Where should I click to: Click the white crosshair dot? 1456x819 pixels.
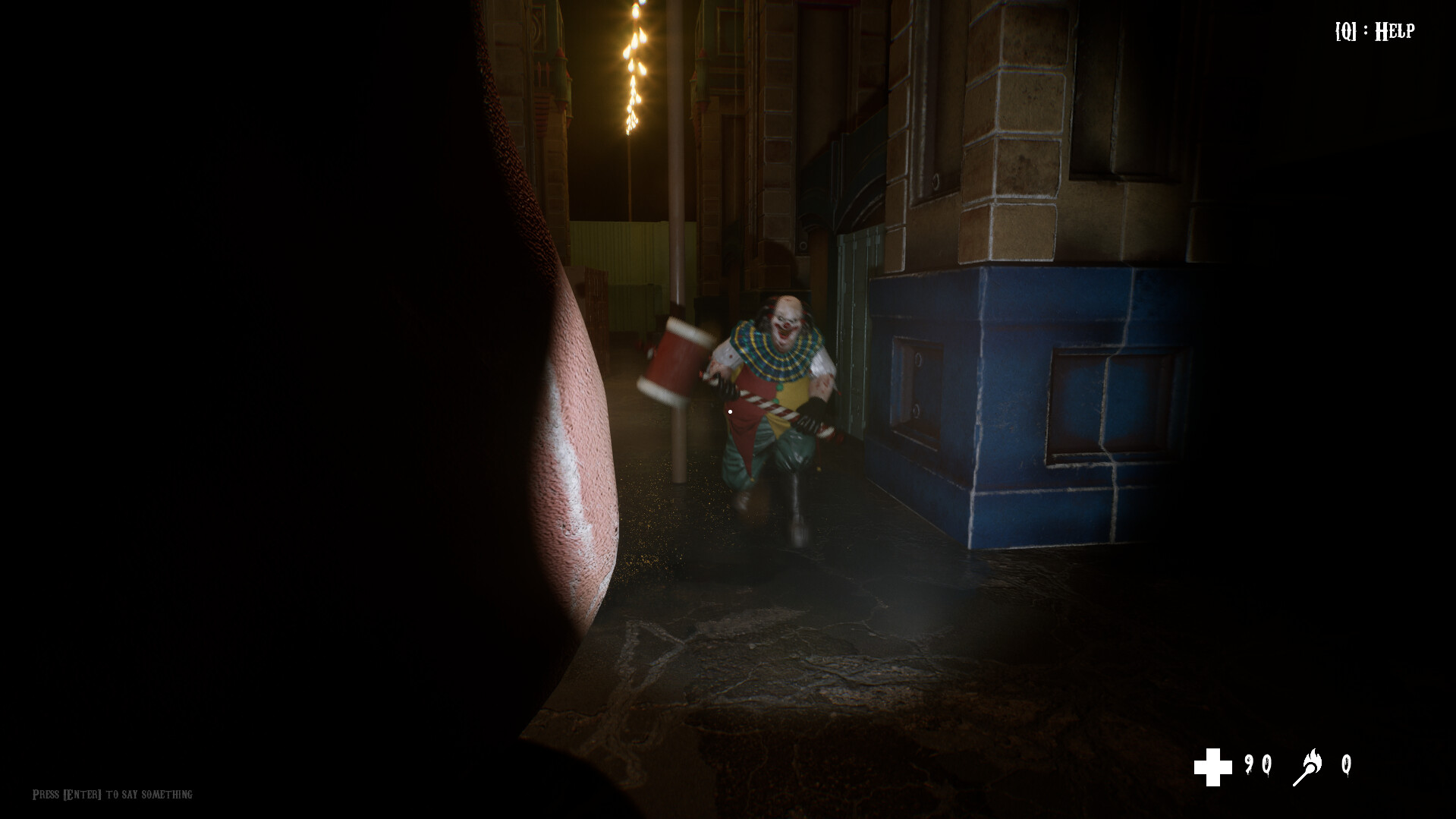point(730,410)
